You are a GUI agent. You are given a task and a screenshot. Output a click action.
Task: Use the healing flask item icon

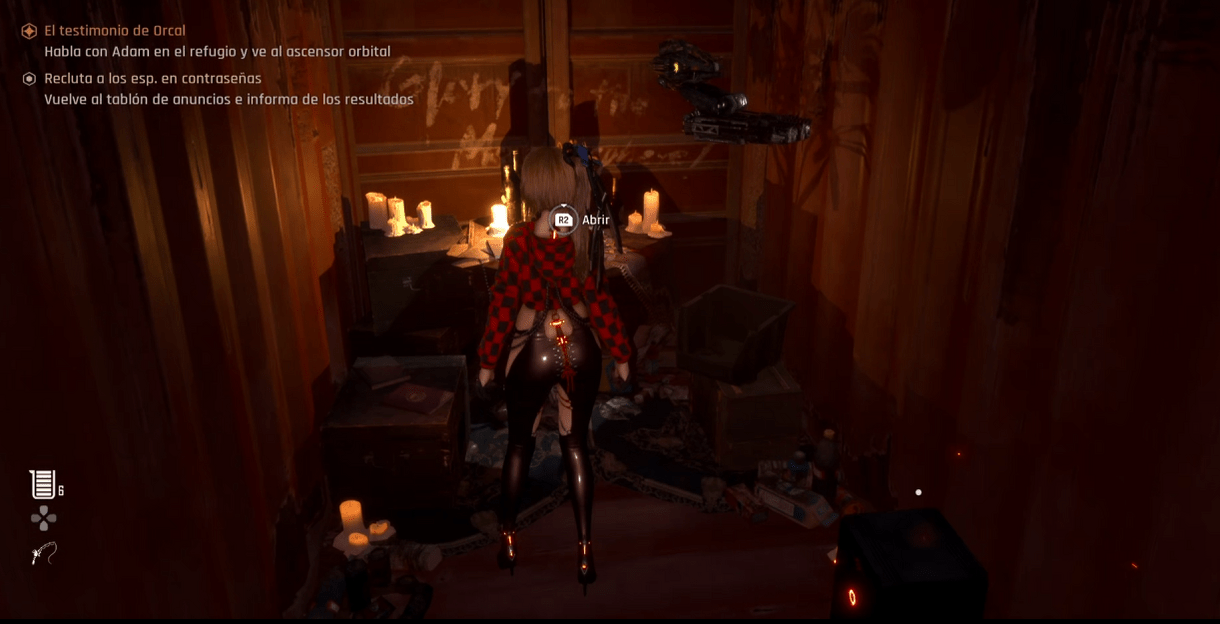(x=42, y=485)
